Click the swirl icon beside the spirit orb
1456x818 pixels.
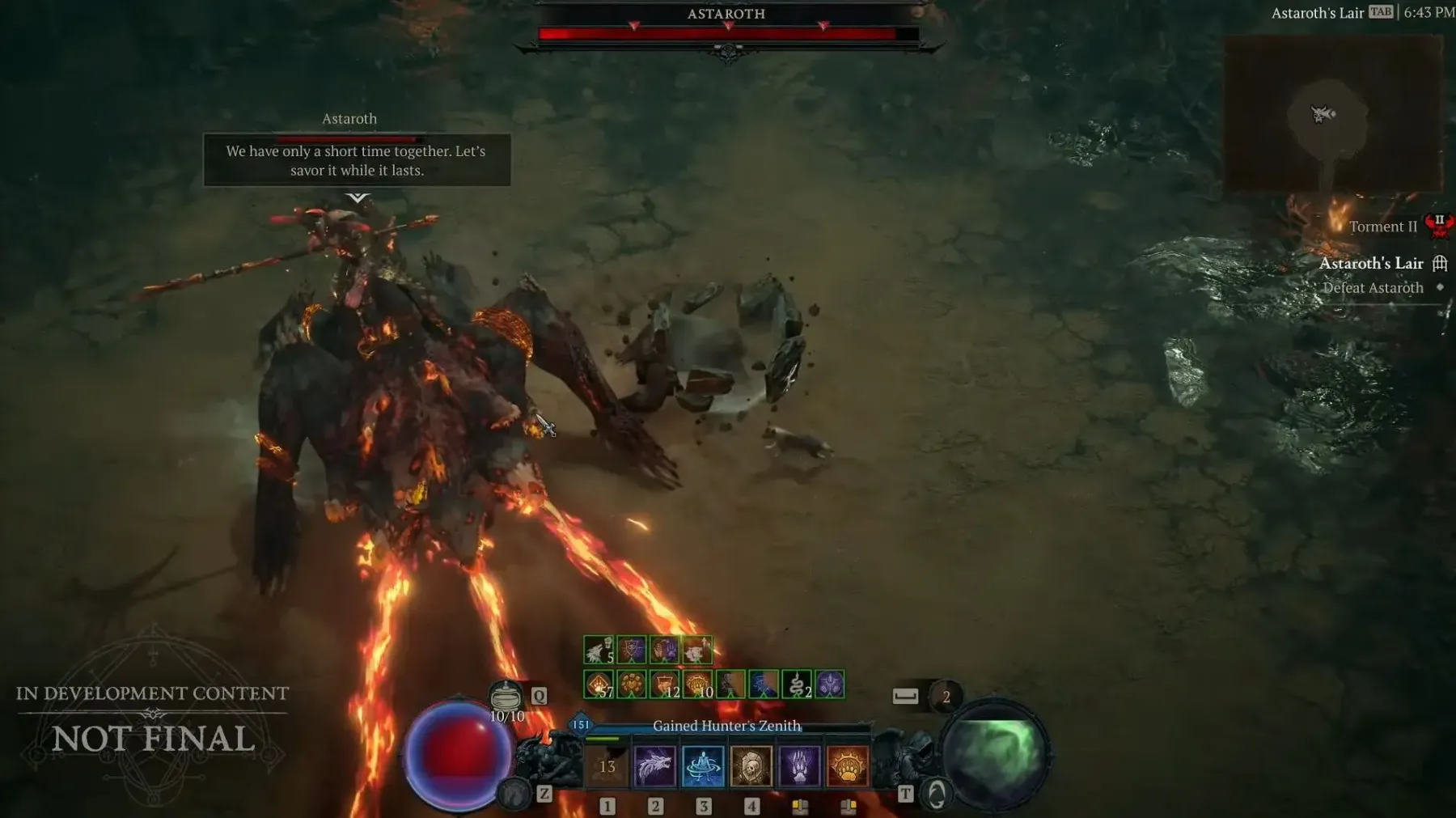[x=936, y=795]
